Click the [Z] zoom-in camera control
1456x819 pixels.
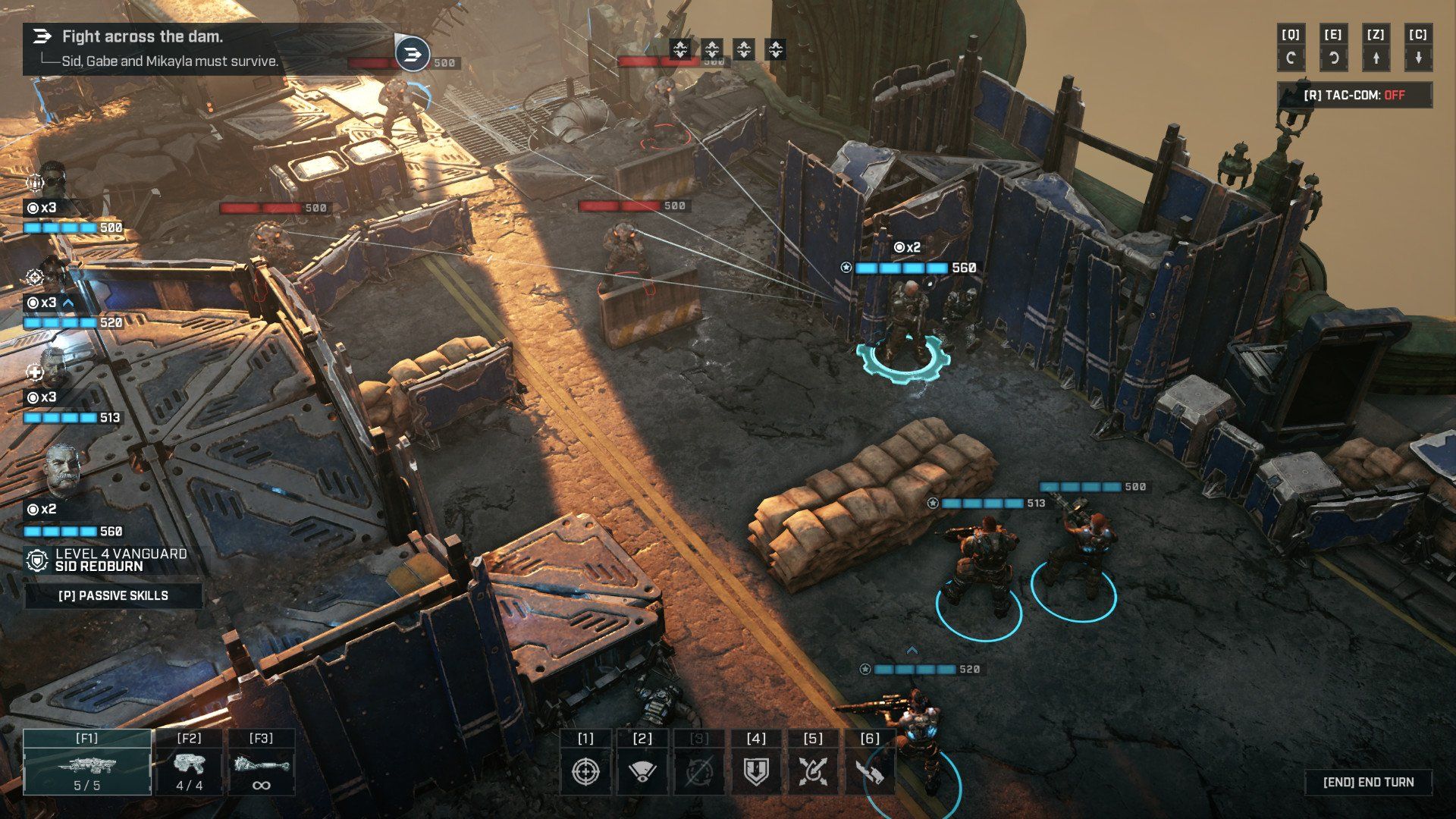[x=1376, y=45]
